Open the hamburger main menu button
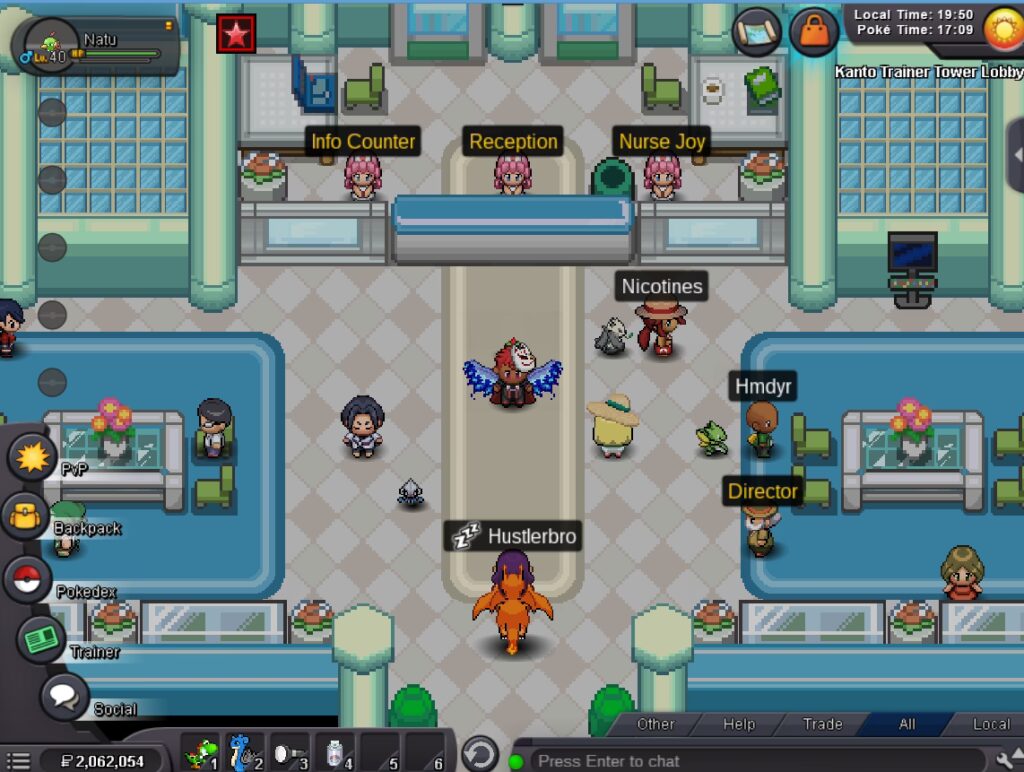1024x772 pixels. point(18,761)
